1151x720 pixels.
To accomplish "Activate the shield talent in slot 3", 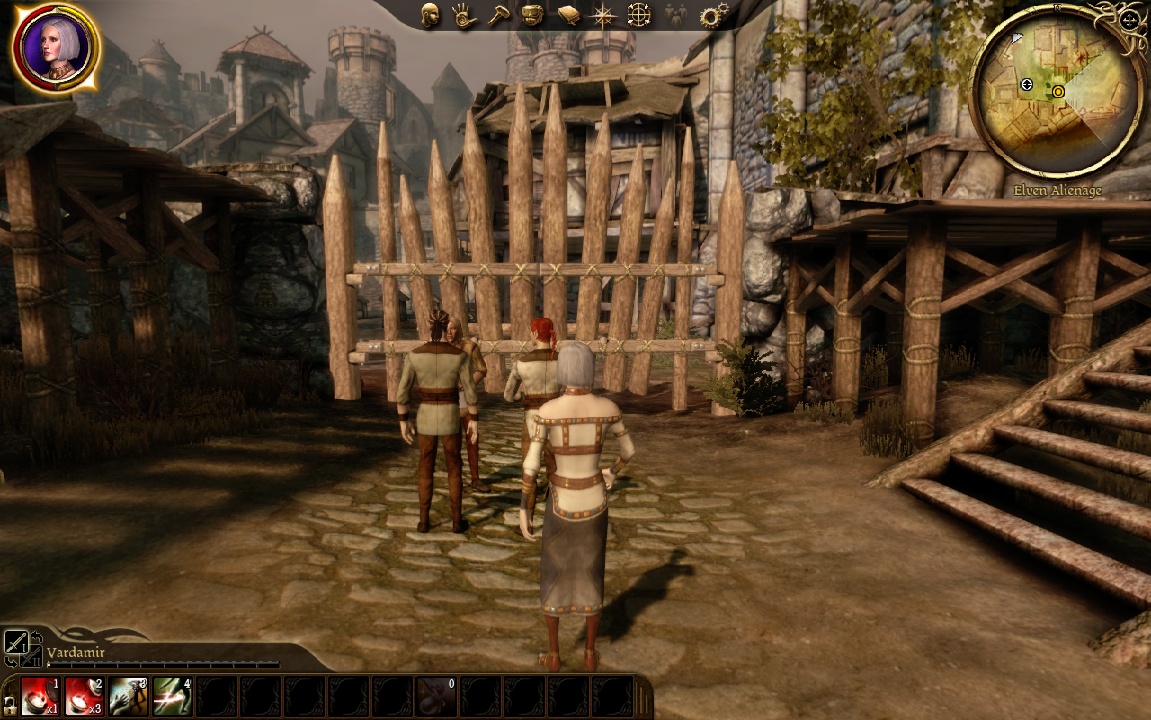I will [129, 696].
